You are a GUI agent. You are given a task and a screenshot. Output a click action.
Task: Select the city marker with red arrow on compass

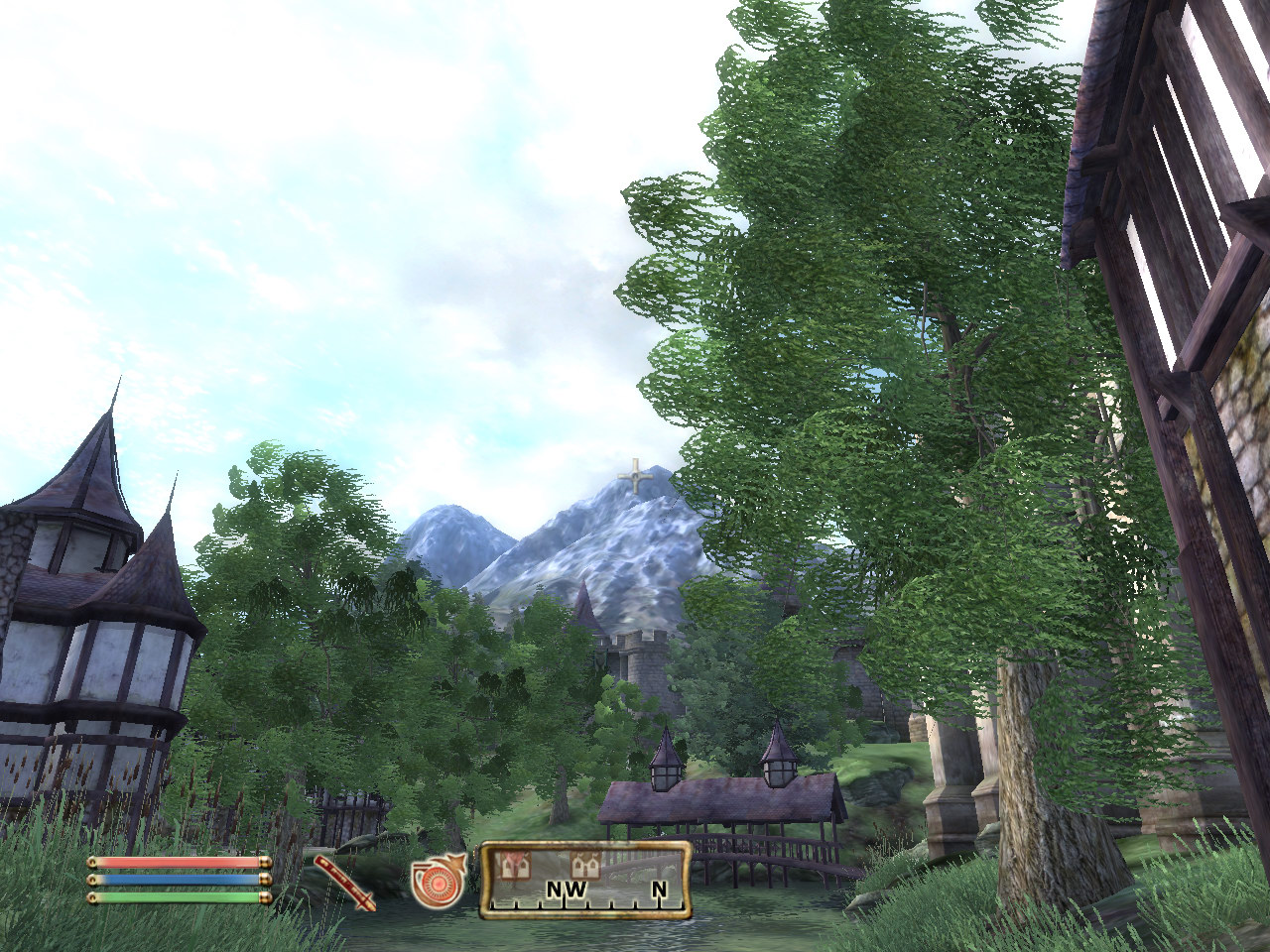click(514, 865)
